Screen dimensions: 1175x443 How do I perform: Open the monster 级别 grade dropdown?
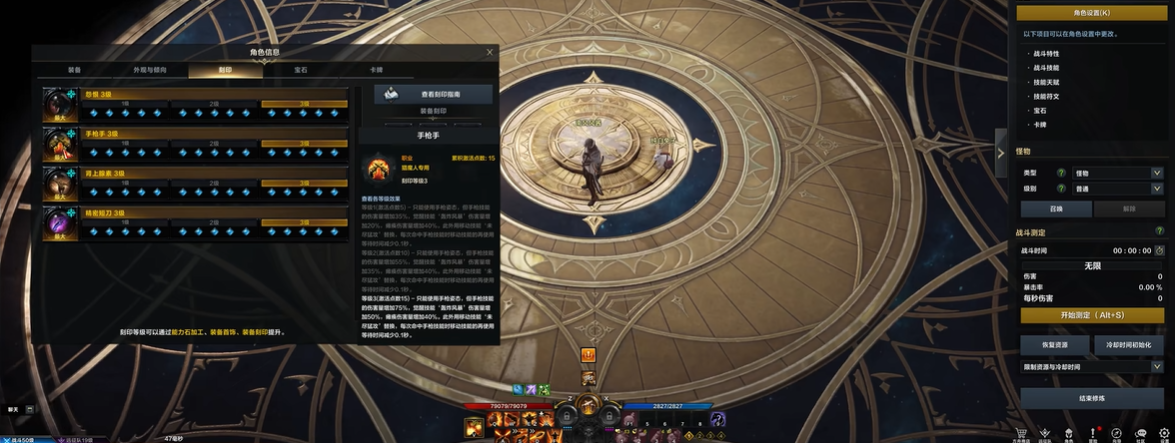click(x=1117, y=188)
